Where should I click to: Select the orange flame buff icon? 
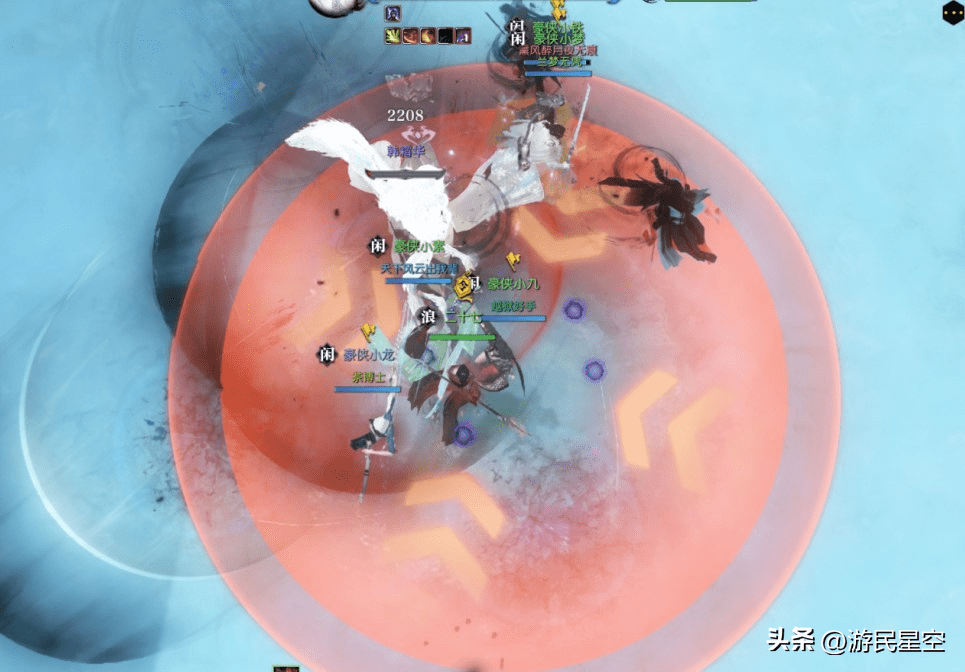[427, 36]
